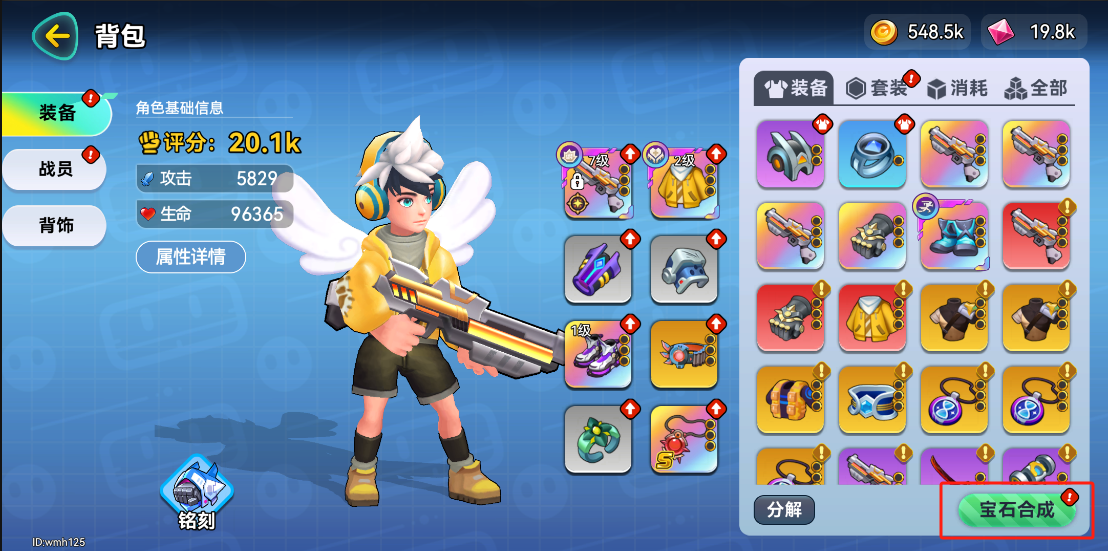
Task: Pick the equipped sneakers slot
Action: (x=598, y=355)
